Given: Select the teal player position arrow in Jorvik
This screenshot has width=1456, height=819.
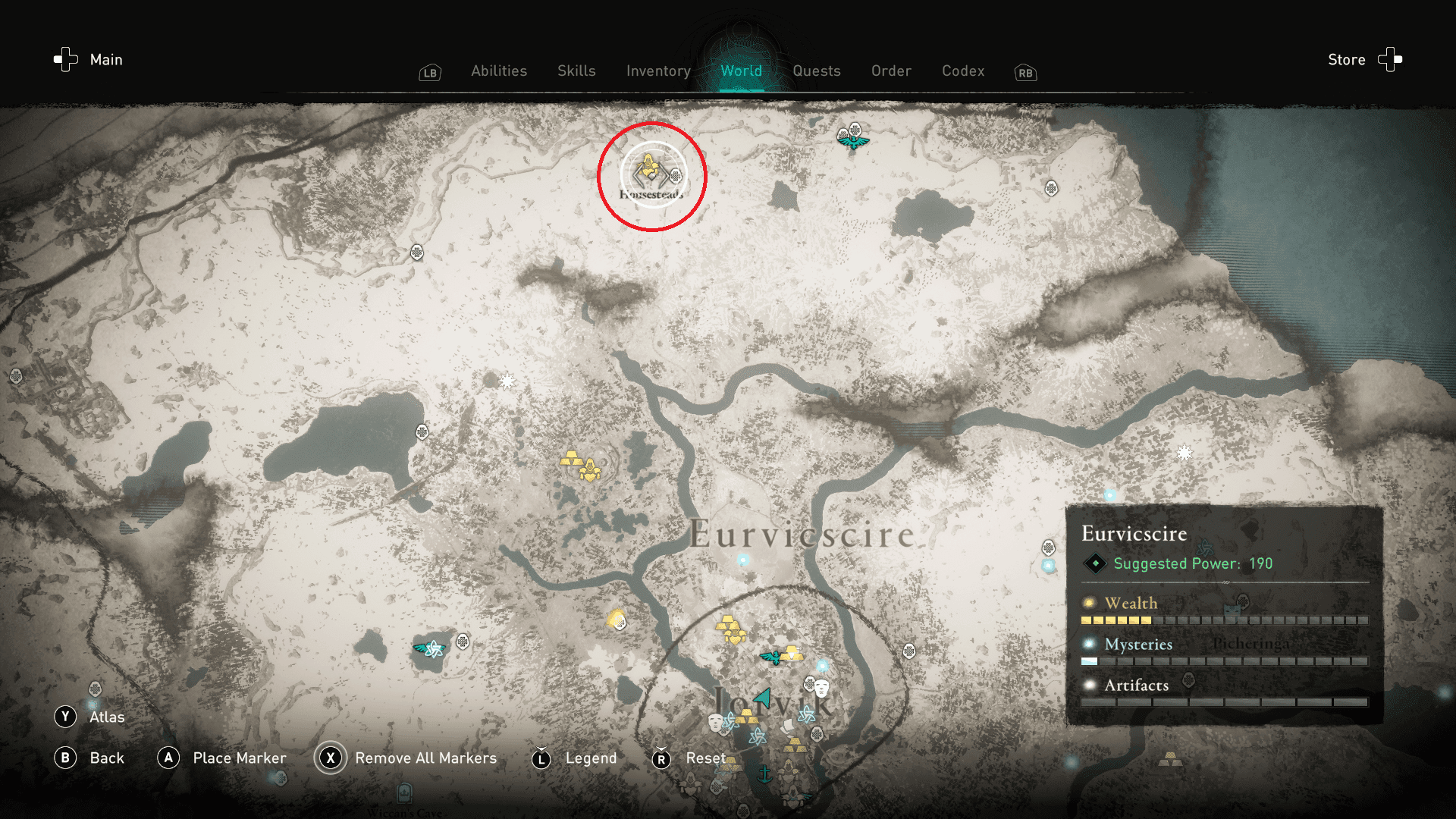Looking at the screenshot, I should click(x=762, y=698).
